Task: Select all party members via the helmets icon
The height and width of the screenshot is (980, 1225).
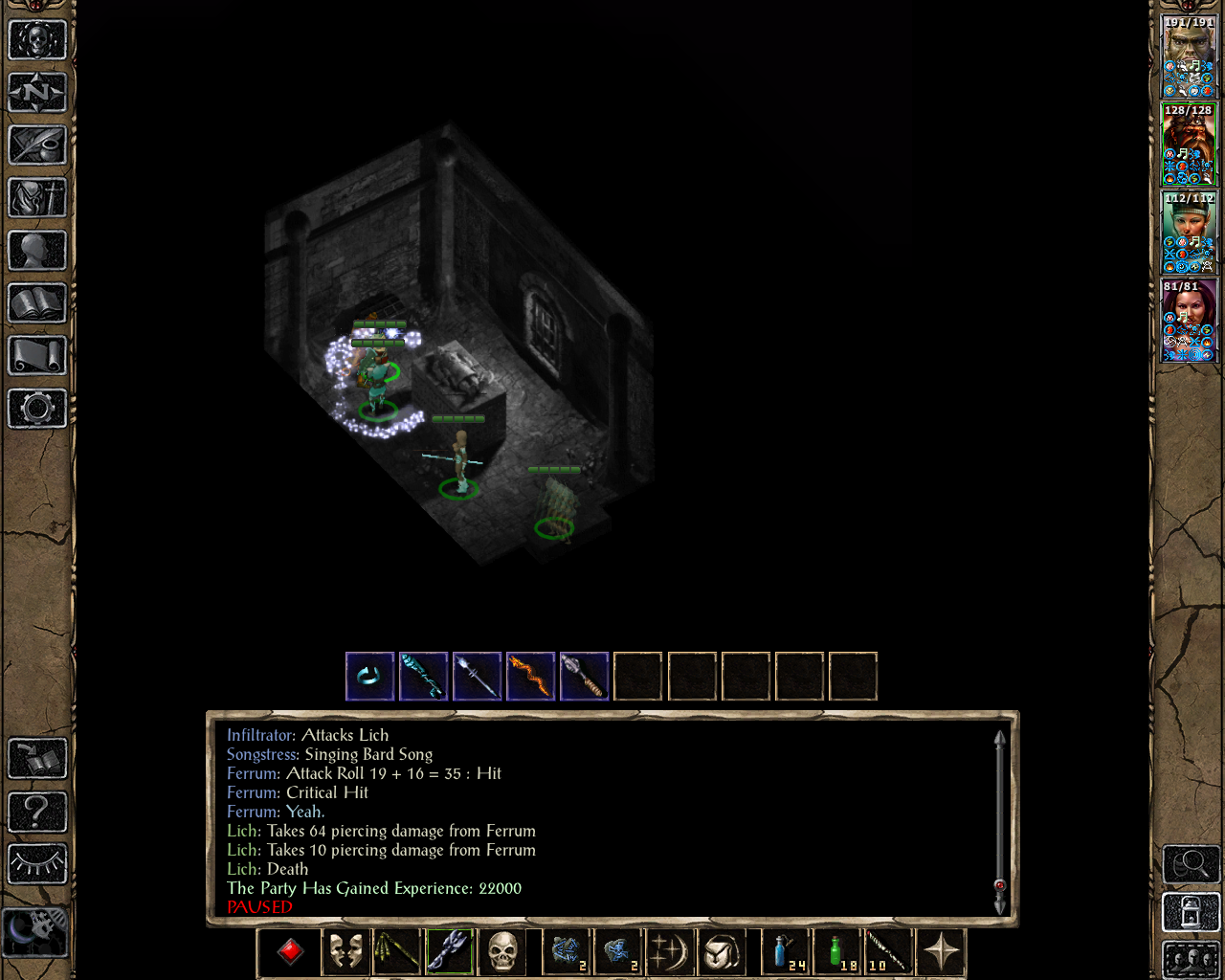Action: 1192,957
